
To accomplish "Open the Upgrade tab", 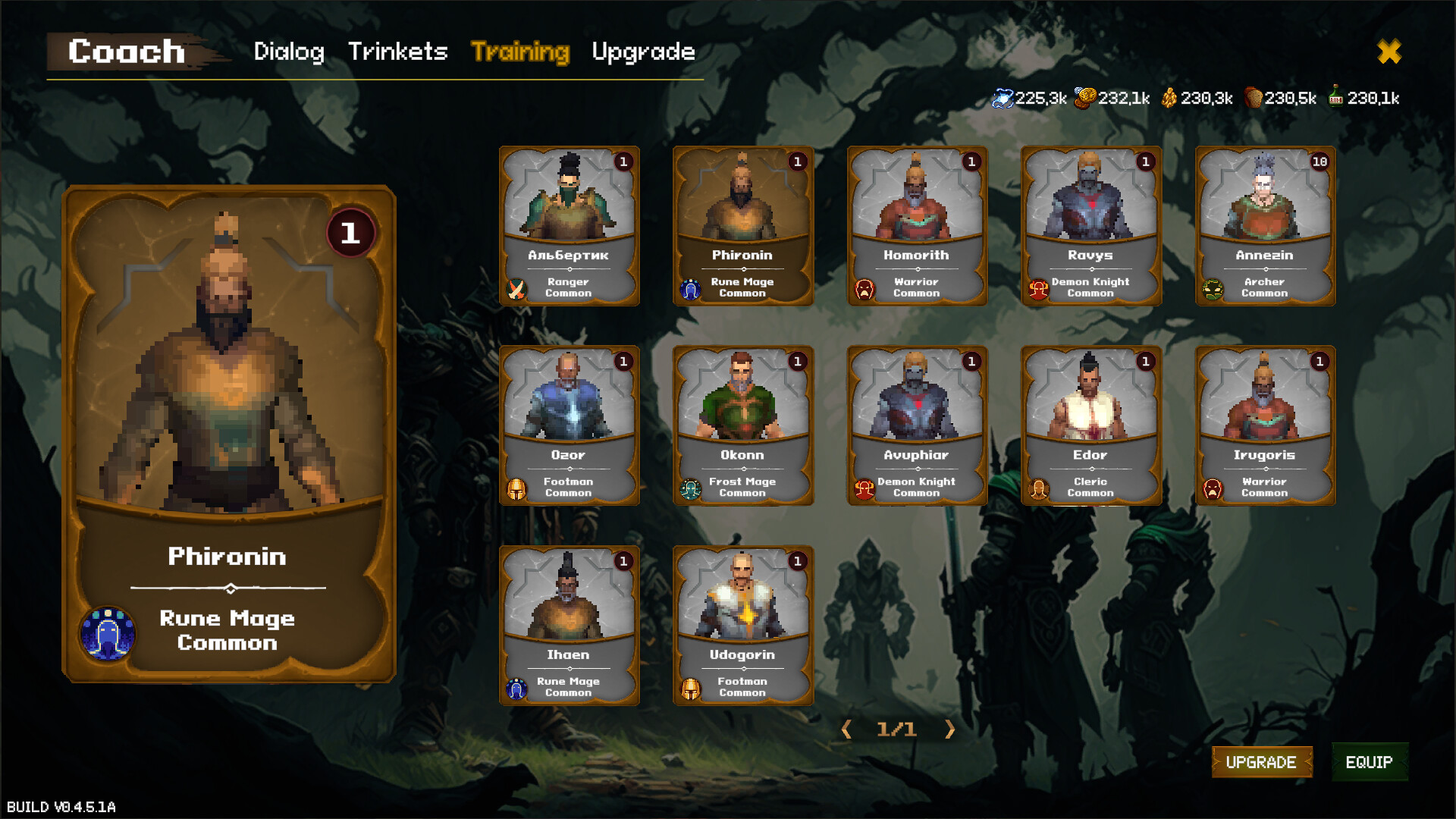I will (x=643, y=52).
